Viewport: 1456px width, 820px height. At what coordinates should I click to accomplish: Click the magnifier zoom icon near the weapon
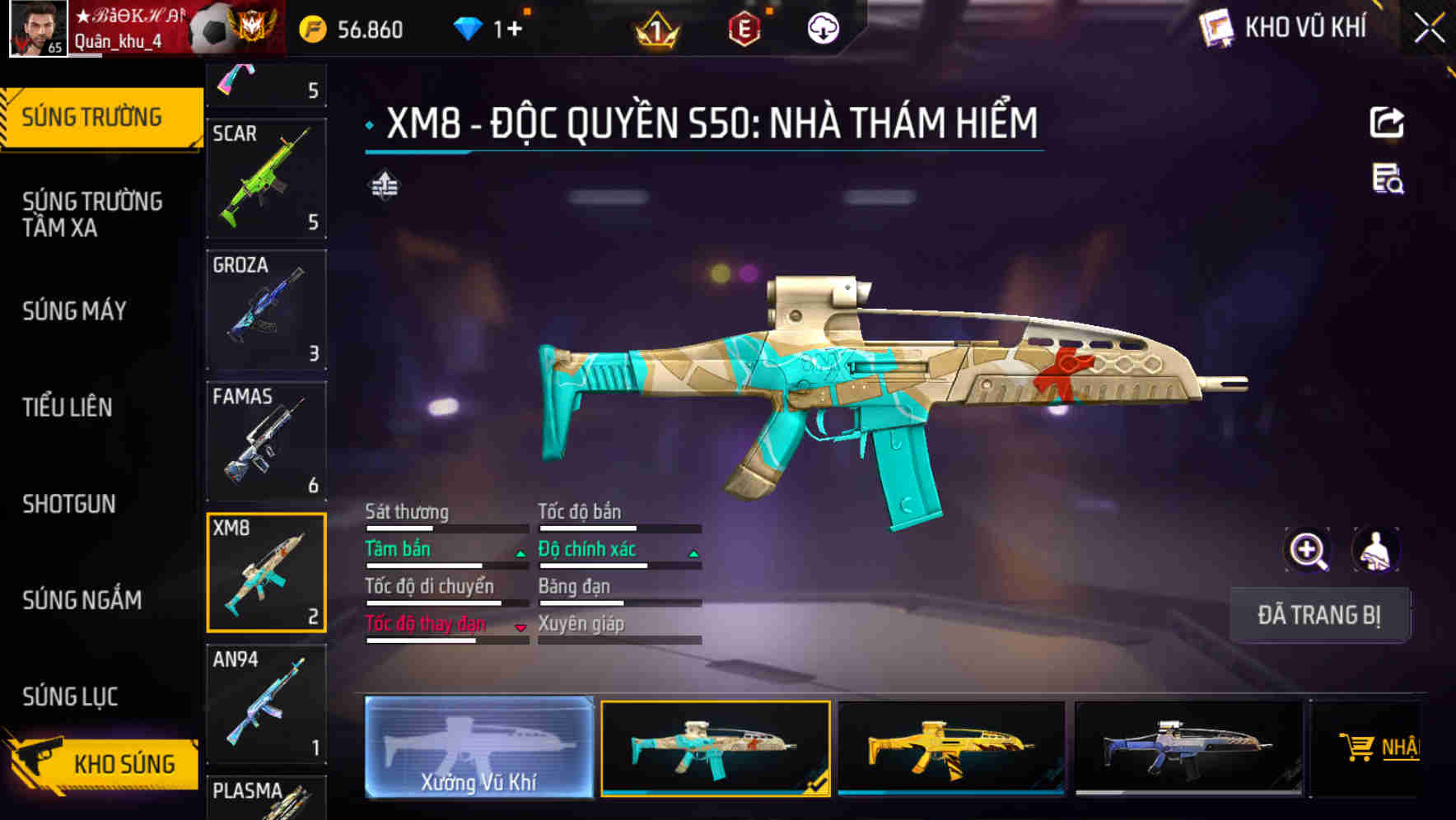coord(1308,549)
